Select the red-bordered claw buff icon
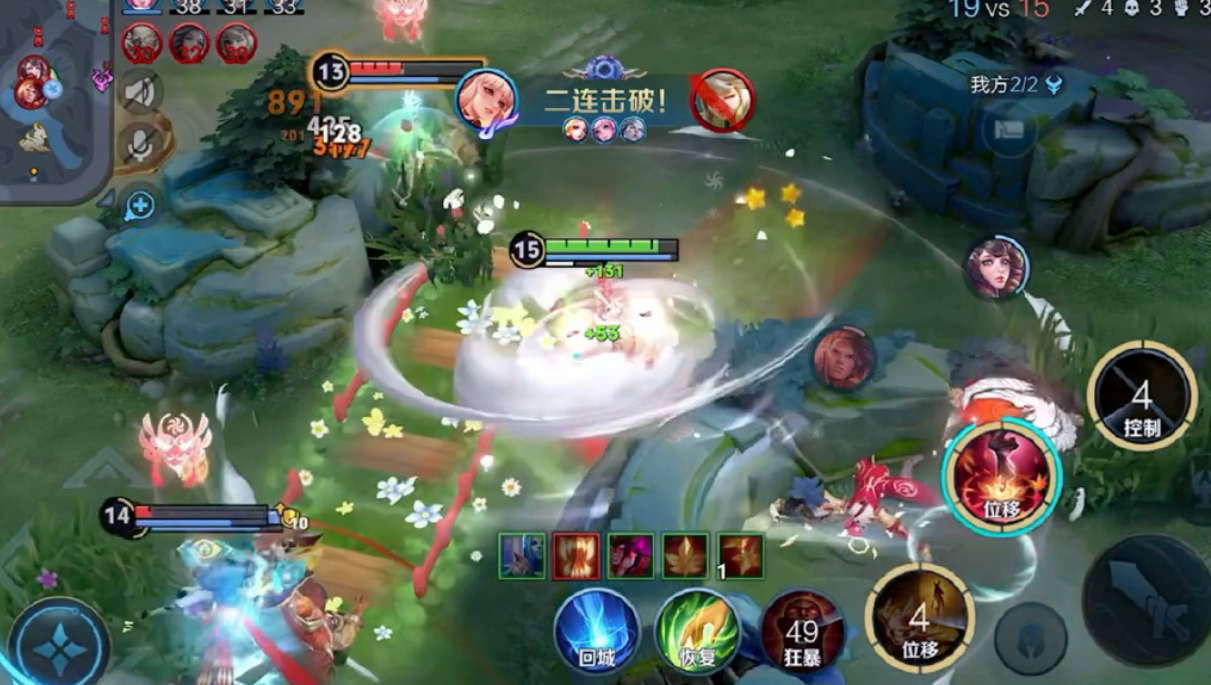Image resolution: width=1211 pixels, height=685 pixels. click(576, 556)
